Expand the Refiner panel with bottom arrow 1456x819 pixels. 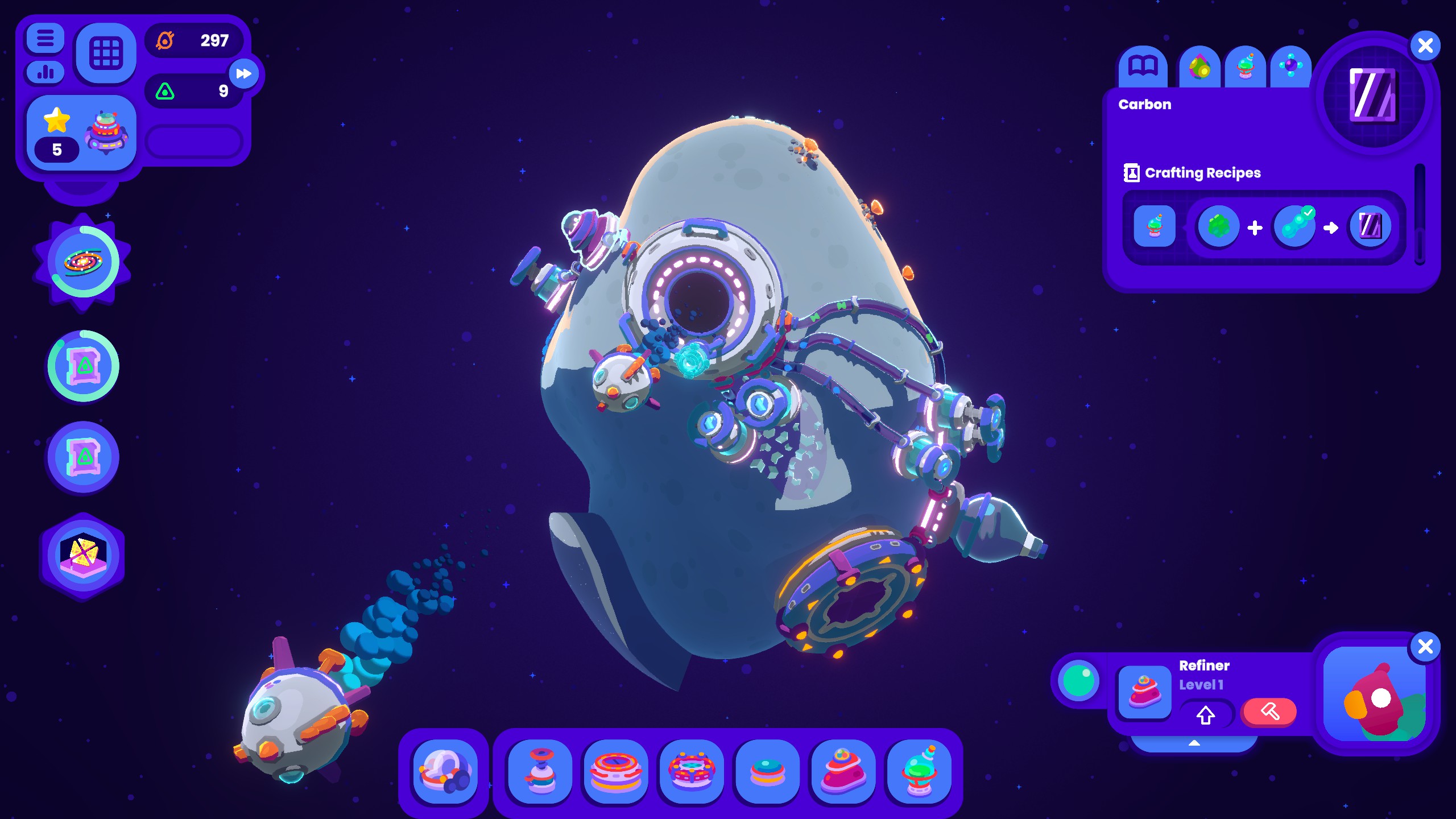point(1194,743)
